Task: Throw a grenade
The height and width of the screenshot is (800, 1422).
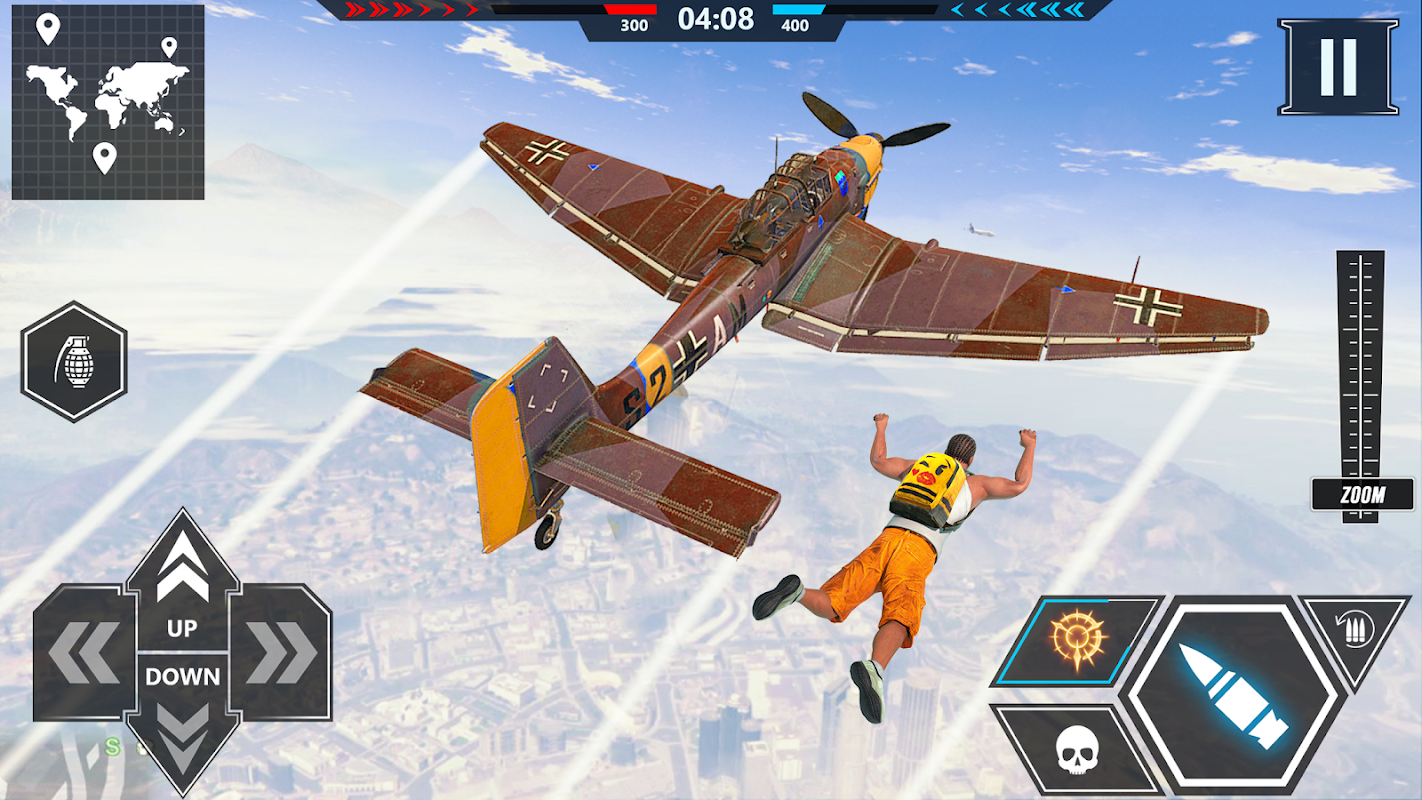Action: tap(74, 361)
